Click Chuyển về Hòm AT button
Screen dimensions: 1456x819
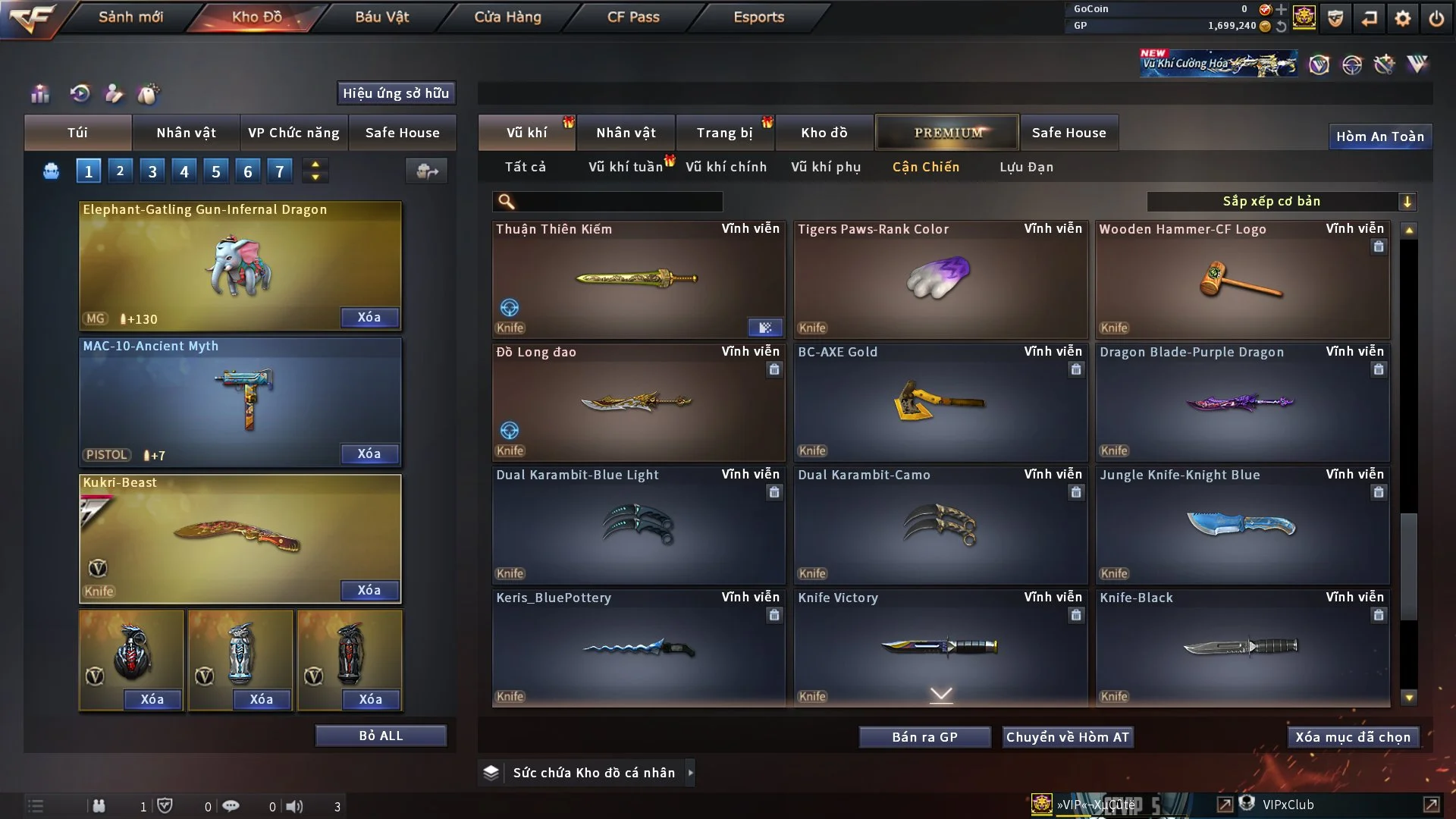1068,737
